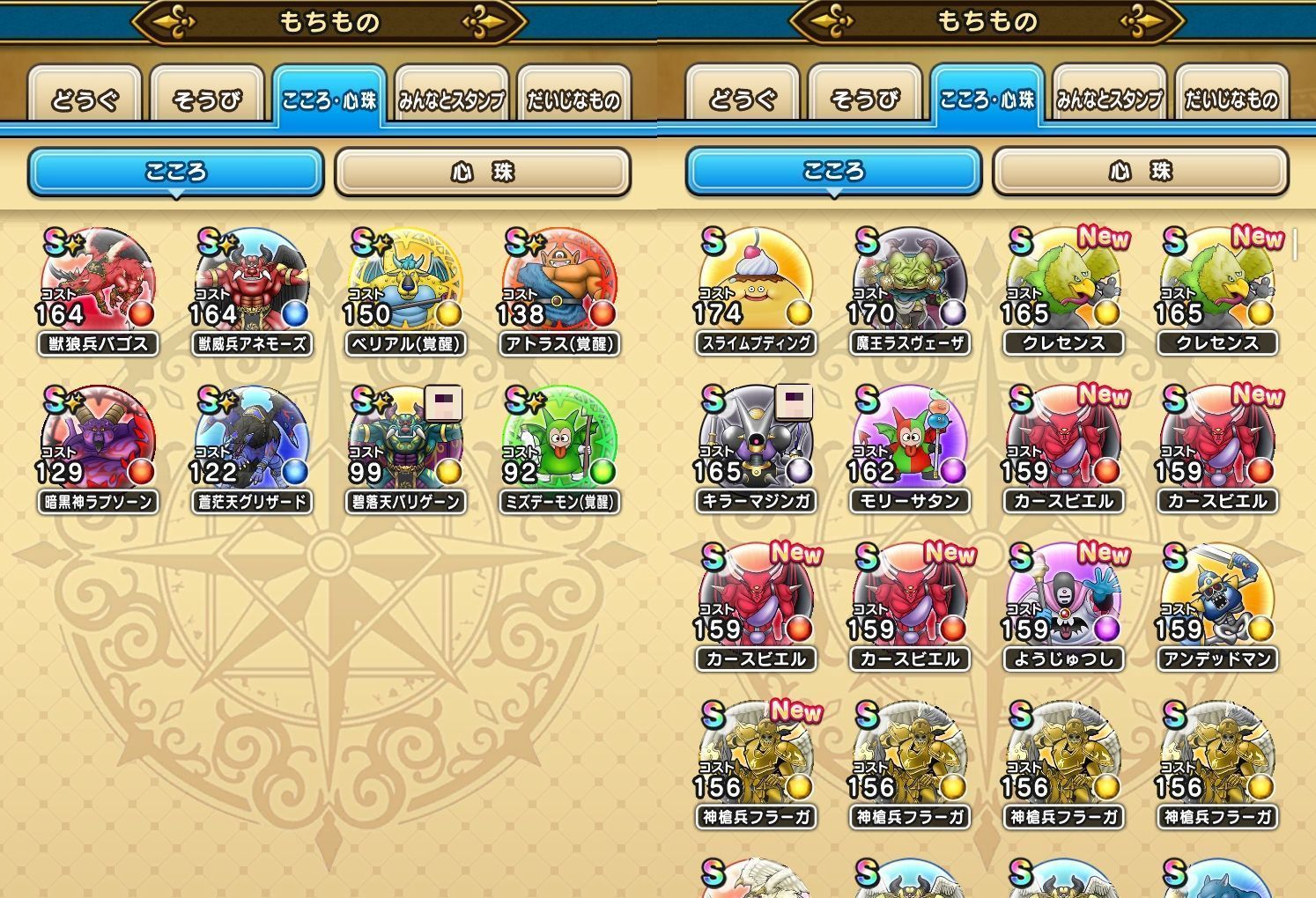Choose the アンデッドマン heart
Image resolution: width=1316 pixels, height=898 pixels.
[x=1217, y=599]
